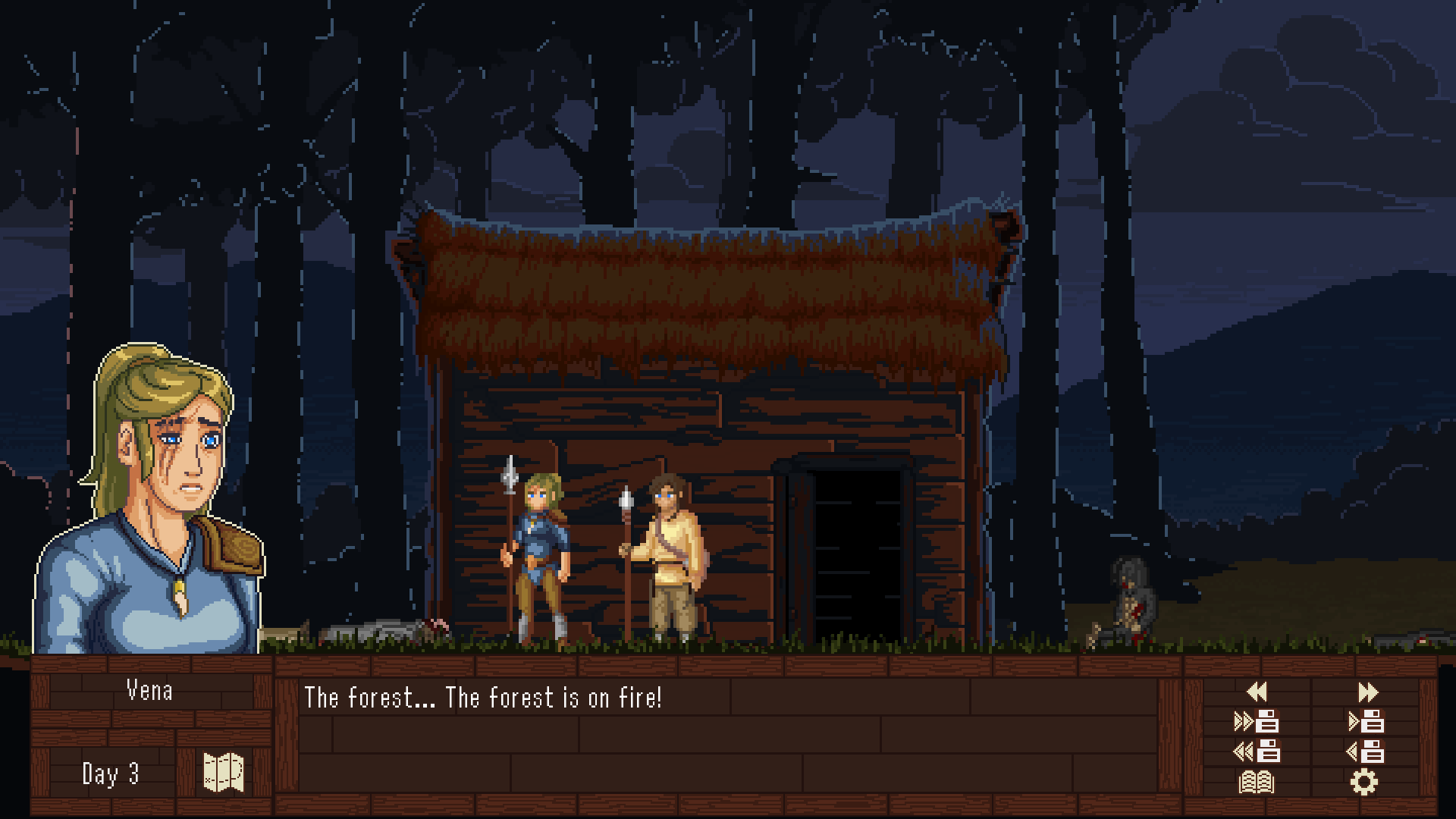Click the single right arrow floppy disk icon
Screen dimensions: 1456x819
(1367, 721)
